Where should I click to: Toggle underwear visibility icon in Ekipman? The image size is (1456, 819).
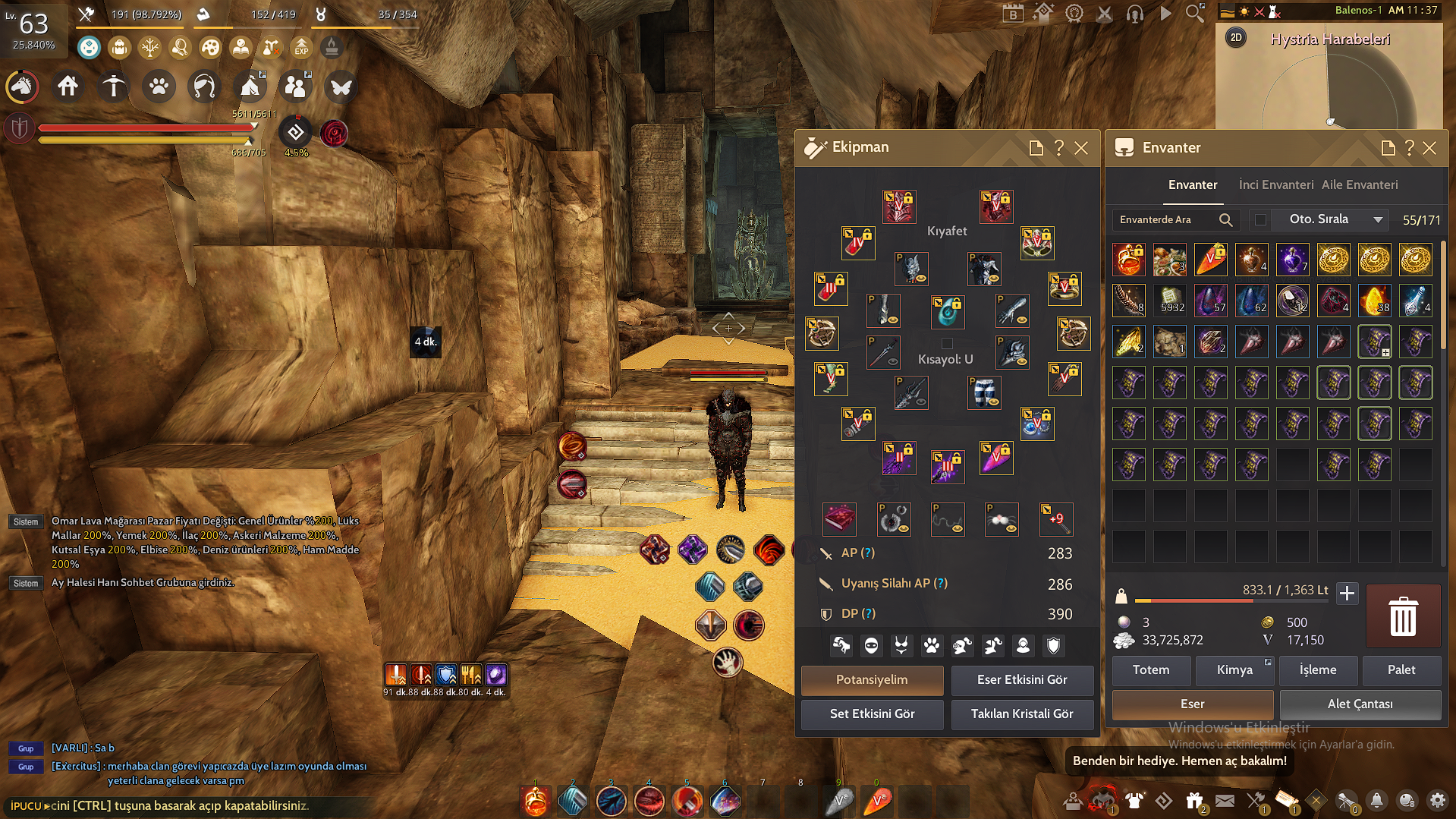point(901,645)
